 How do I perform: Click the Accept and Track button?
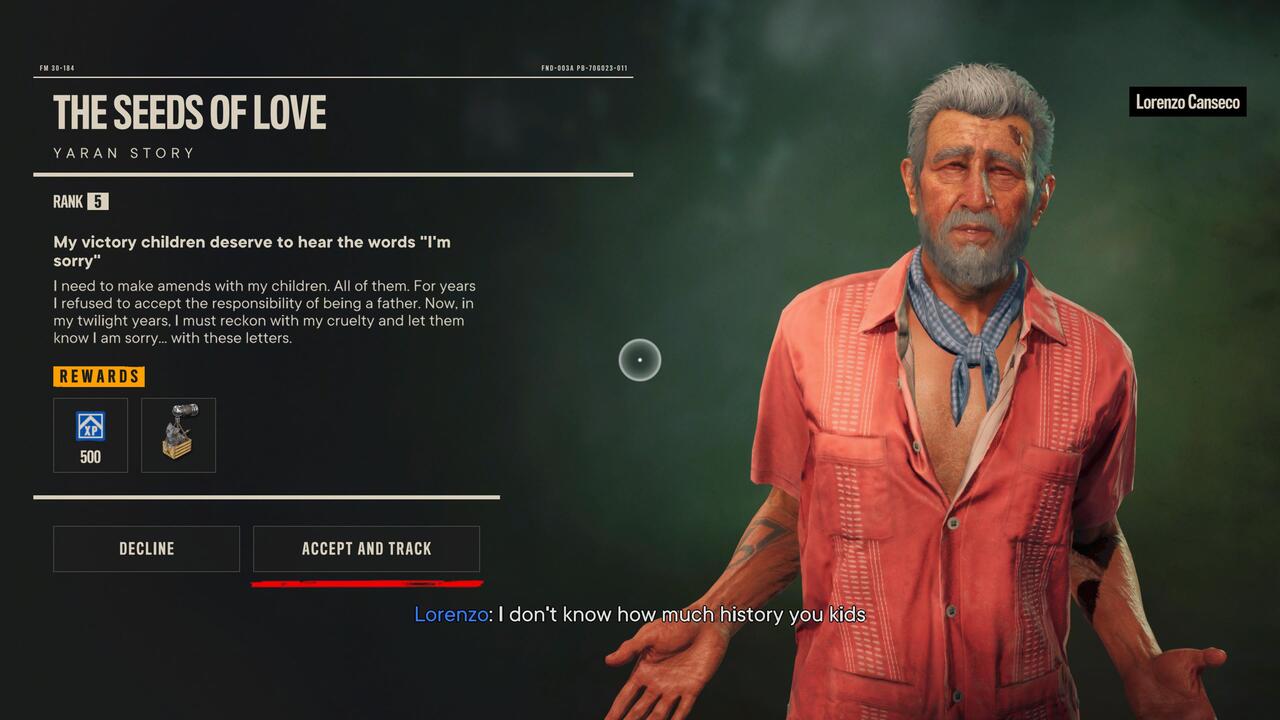coord(366,548)
